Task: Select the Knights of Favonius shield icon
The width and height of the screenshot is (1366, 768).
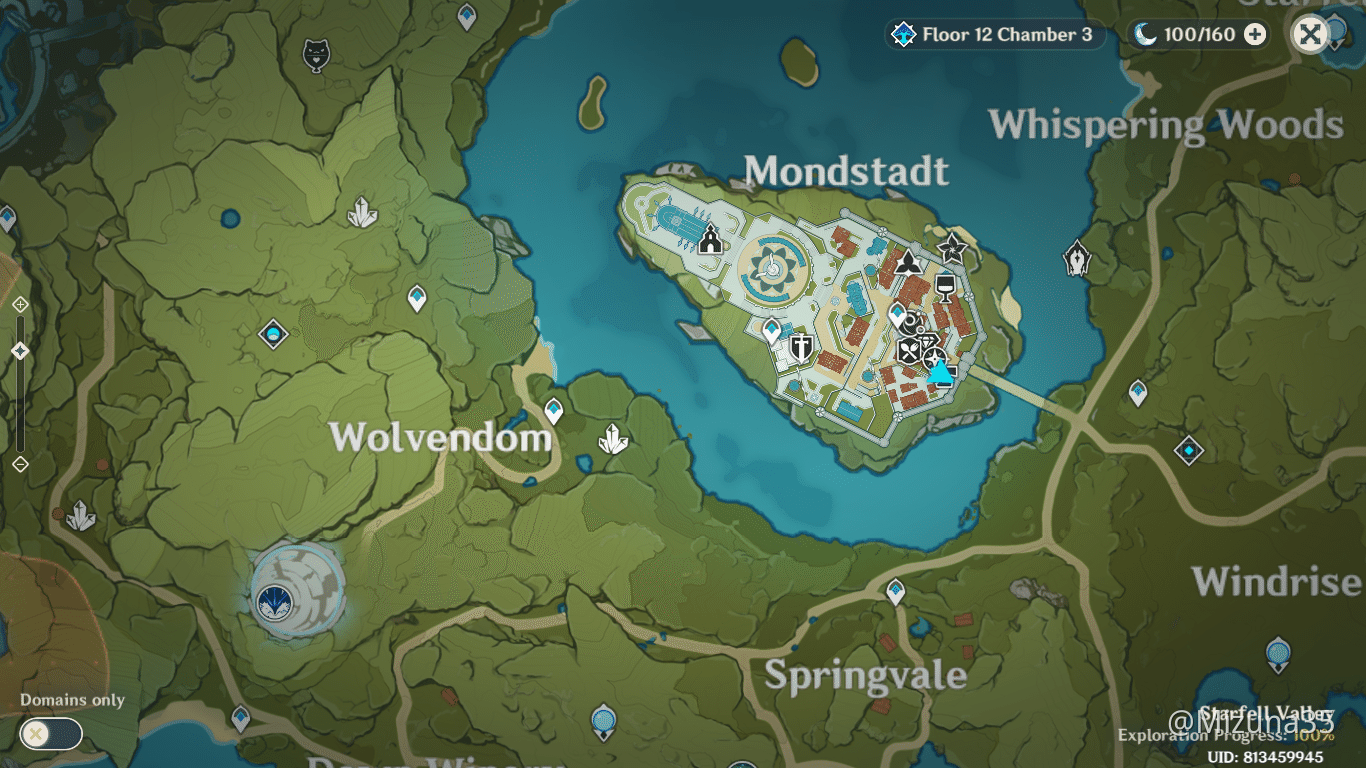Action: 803,350
